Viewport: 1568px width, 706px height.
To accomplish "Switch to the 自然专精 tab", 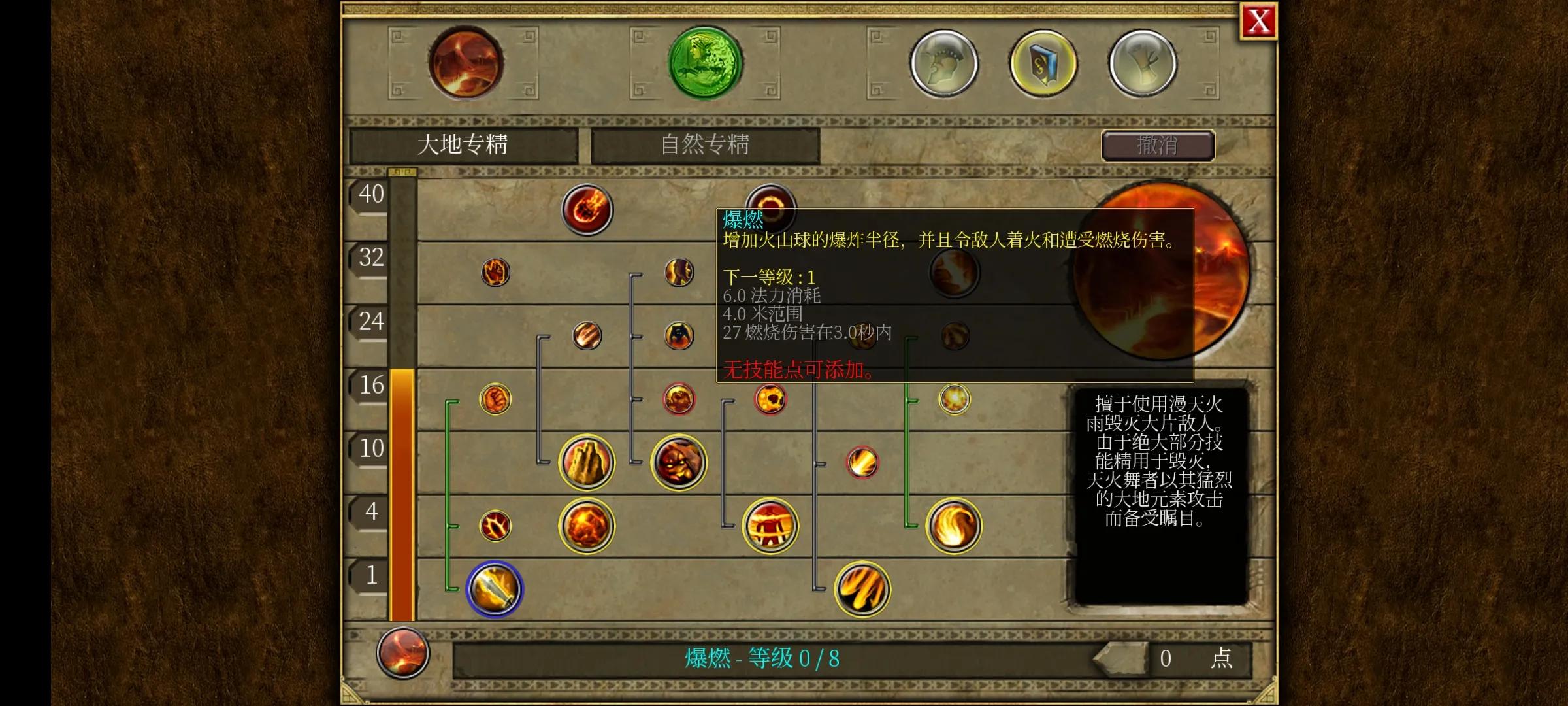I will coord(704,145).
